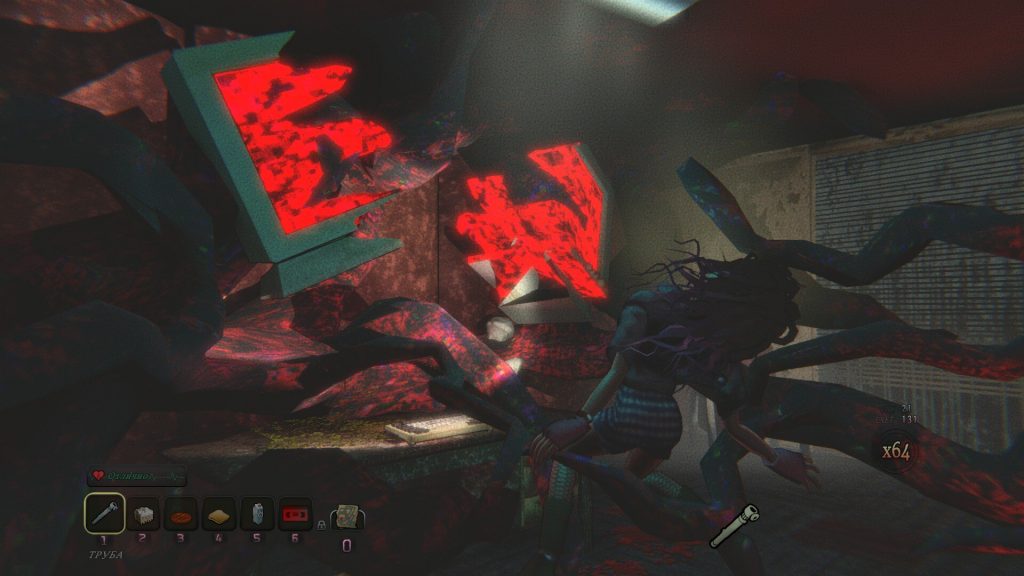Pick the bread slice in slot 4

point(219,514)
